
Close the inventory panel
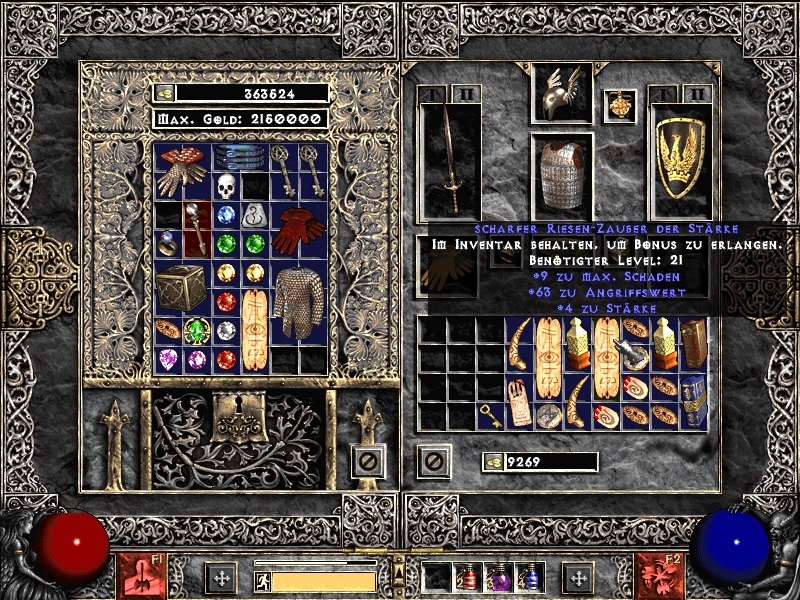[x=433, y=461]
